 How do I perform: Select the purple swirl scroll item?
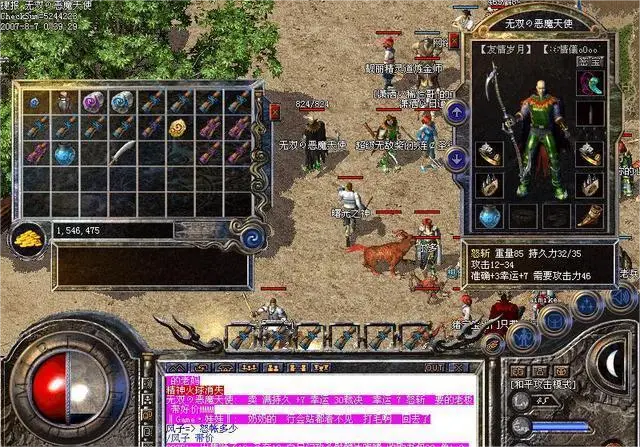[93, 101]
